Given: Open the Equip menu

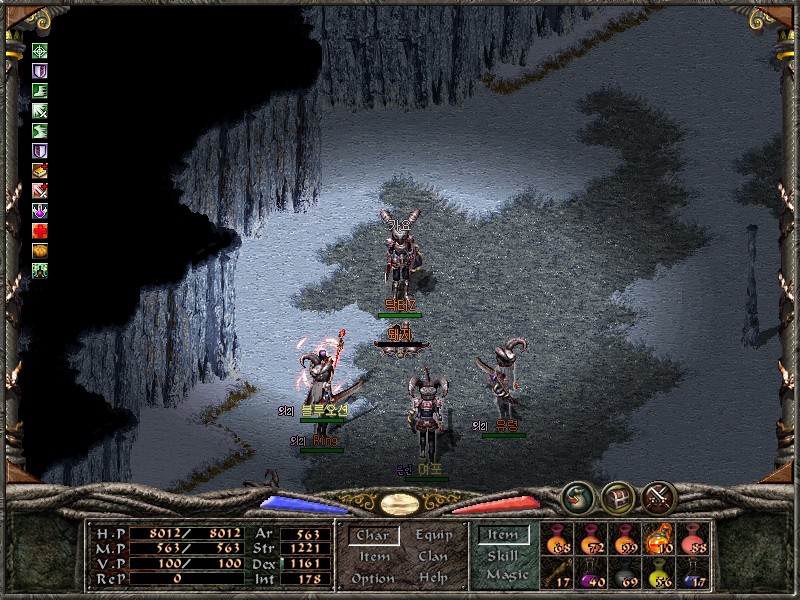Looking at the screenshot, I should (434, 536).
